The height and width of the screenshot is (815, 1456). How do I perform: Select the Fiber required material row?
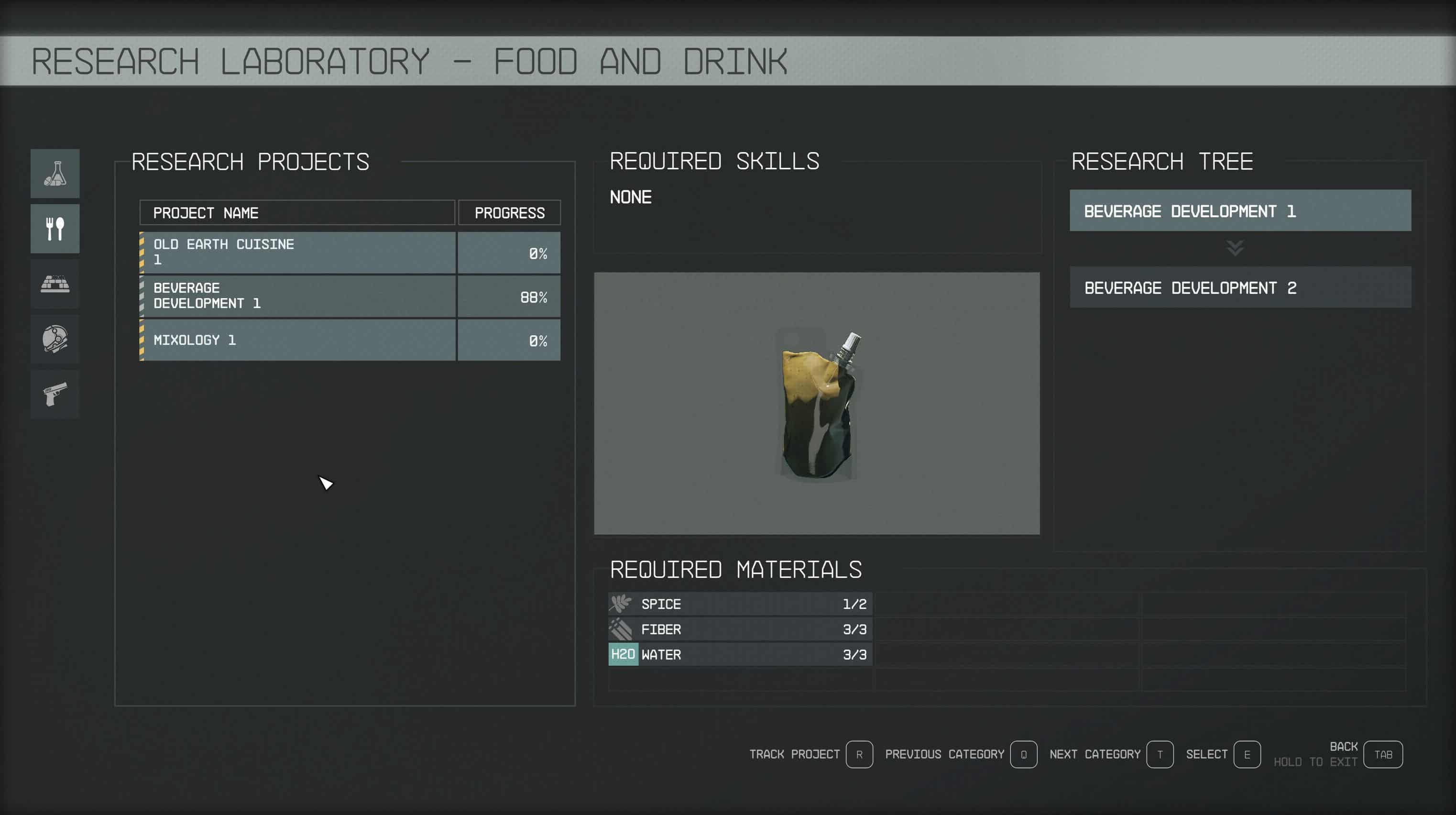[740, 629]
